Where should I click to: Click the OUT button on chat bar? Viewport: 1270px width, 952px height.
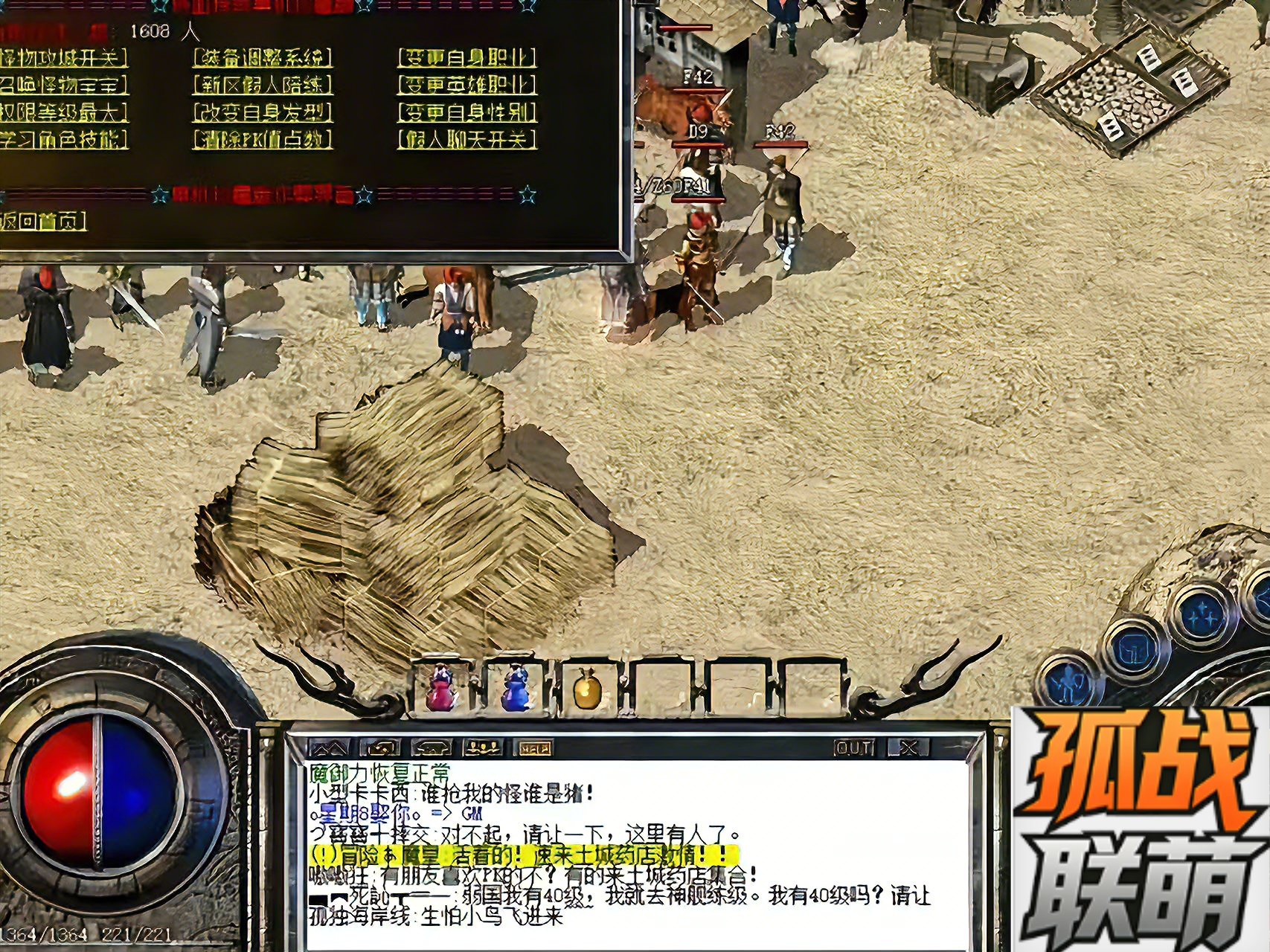tap(855, 747)
